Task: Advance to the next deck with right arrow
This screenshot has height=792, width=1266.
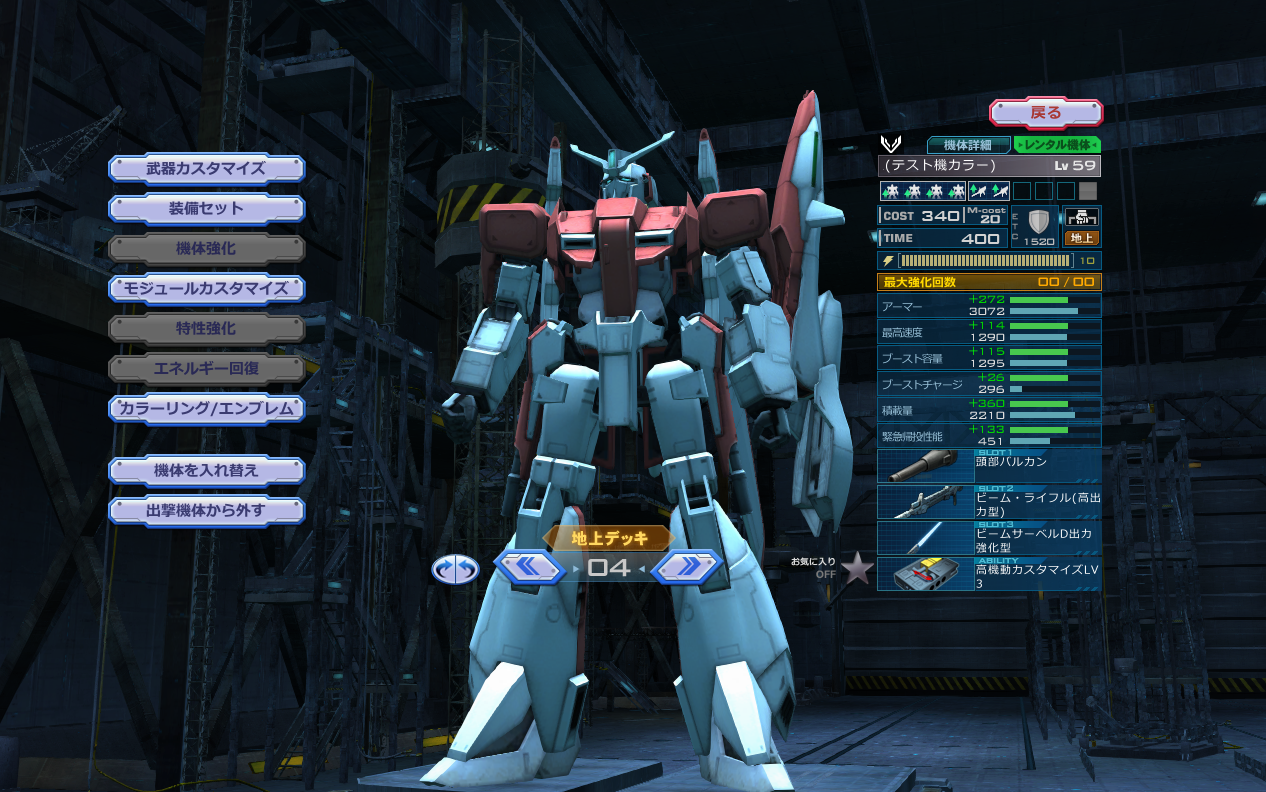Action: (687, 568)
